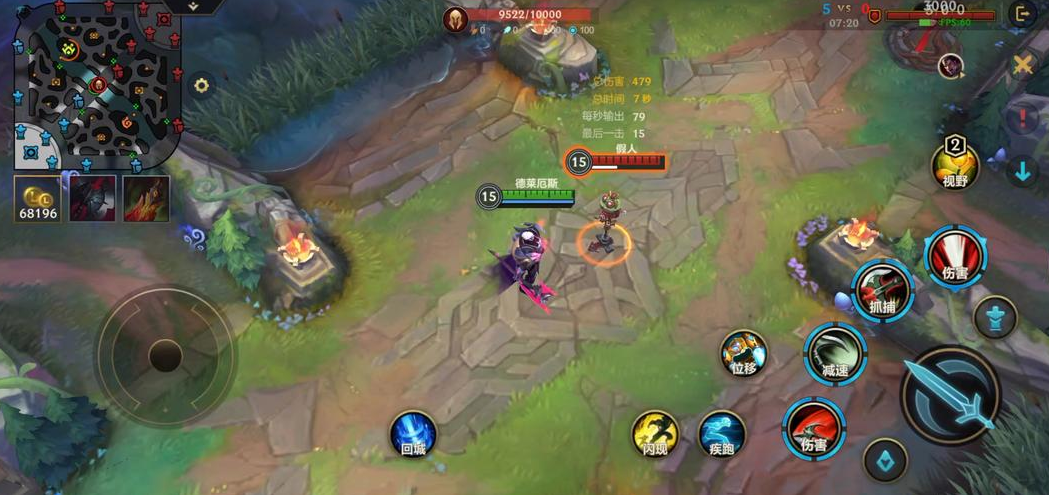Send the red exclamation danger ping
1049x495 pixels.
1023,119
